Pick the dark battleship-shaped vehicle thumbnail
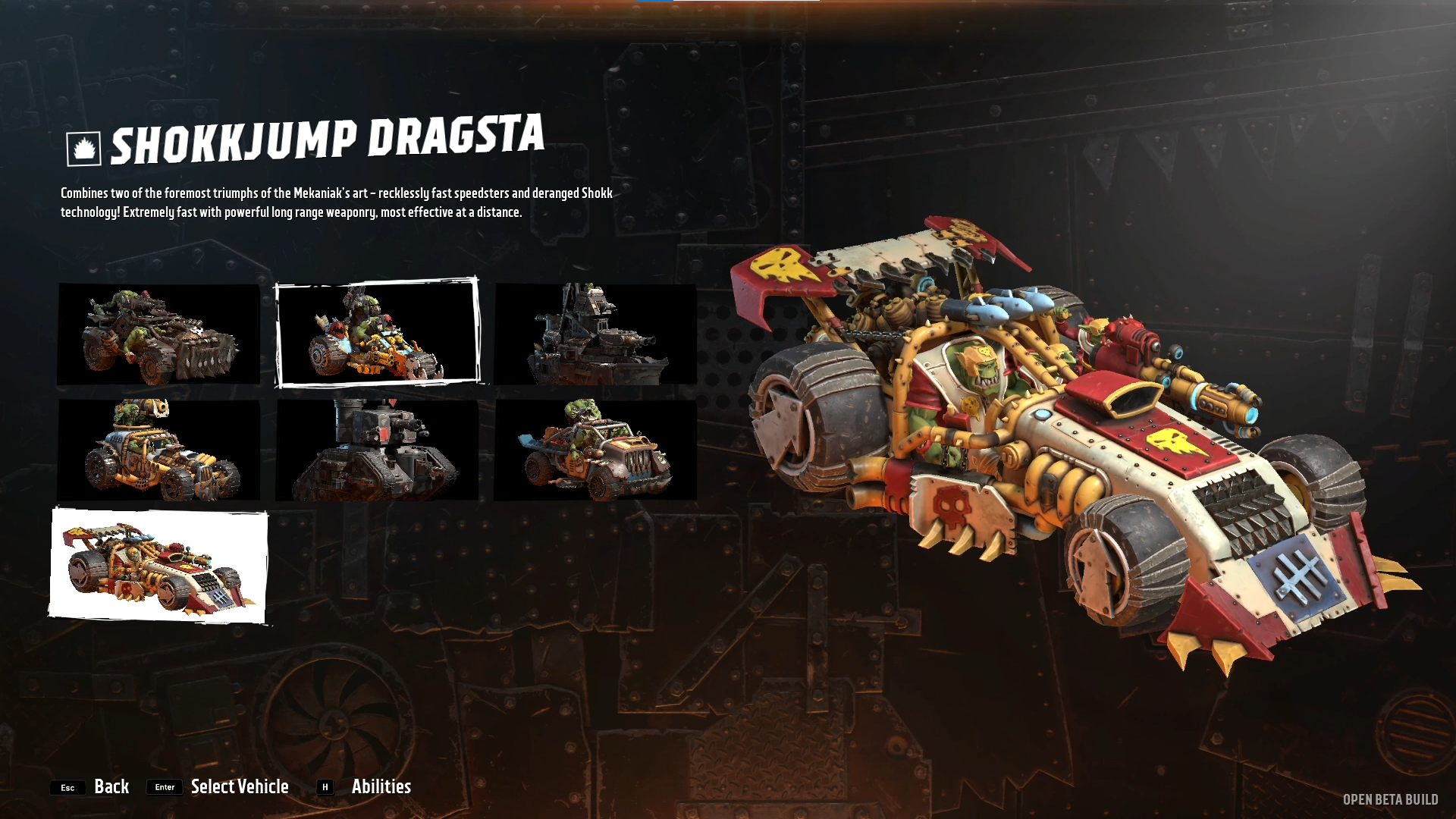The width and height of the screenshot is (1456, 819). [x=595, y=334]
